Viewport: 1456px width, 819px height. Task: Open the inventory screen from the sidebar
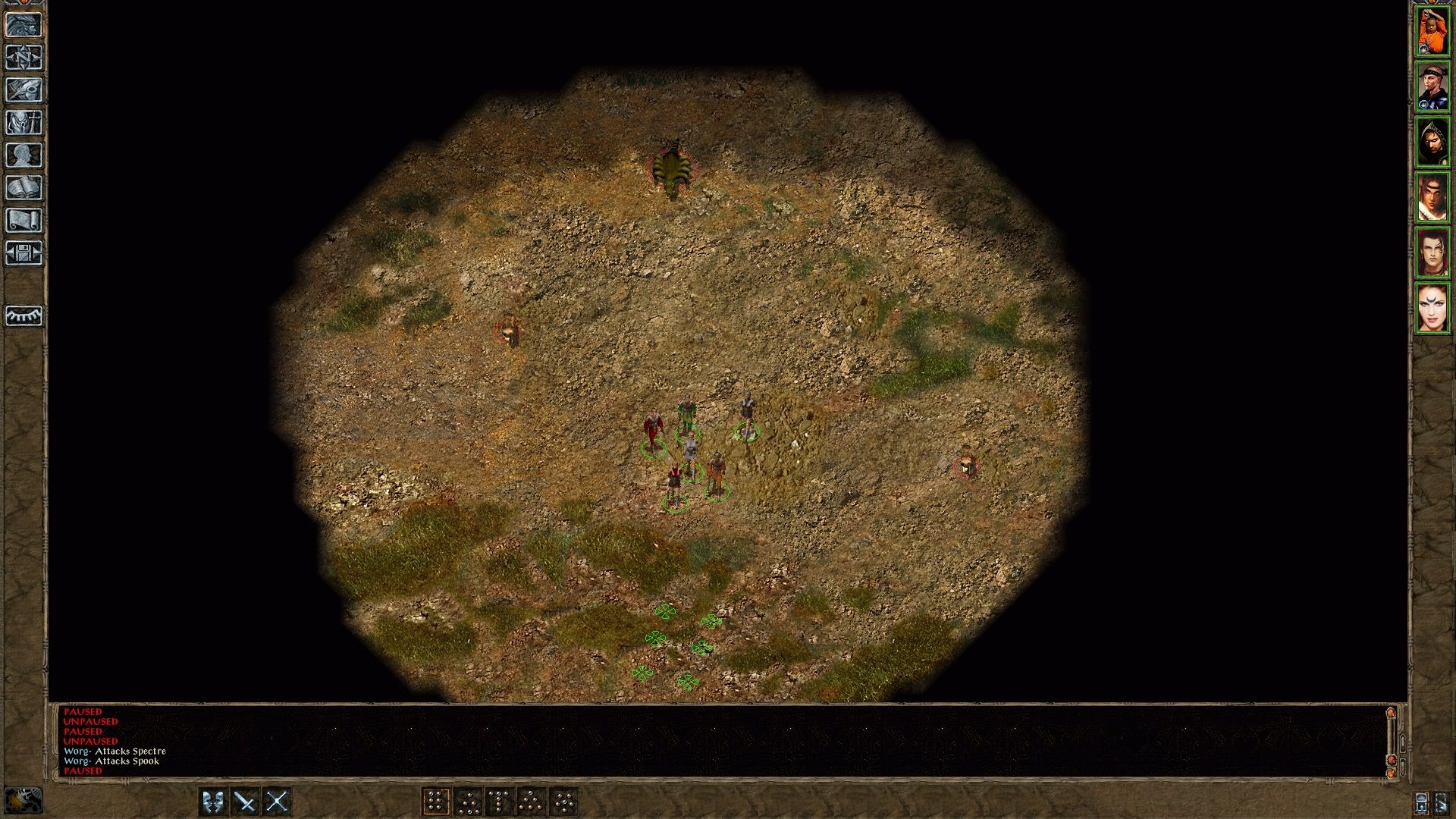(x=25, y=121)
